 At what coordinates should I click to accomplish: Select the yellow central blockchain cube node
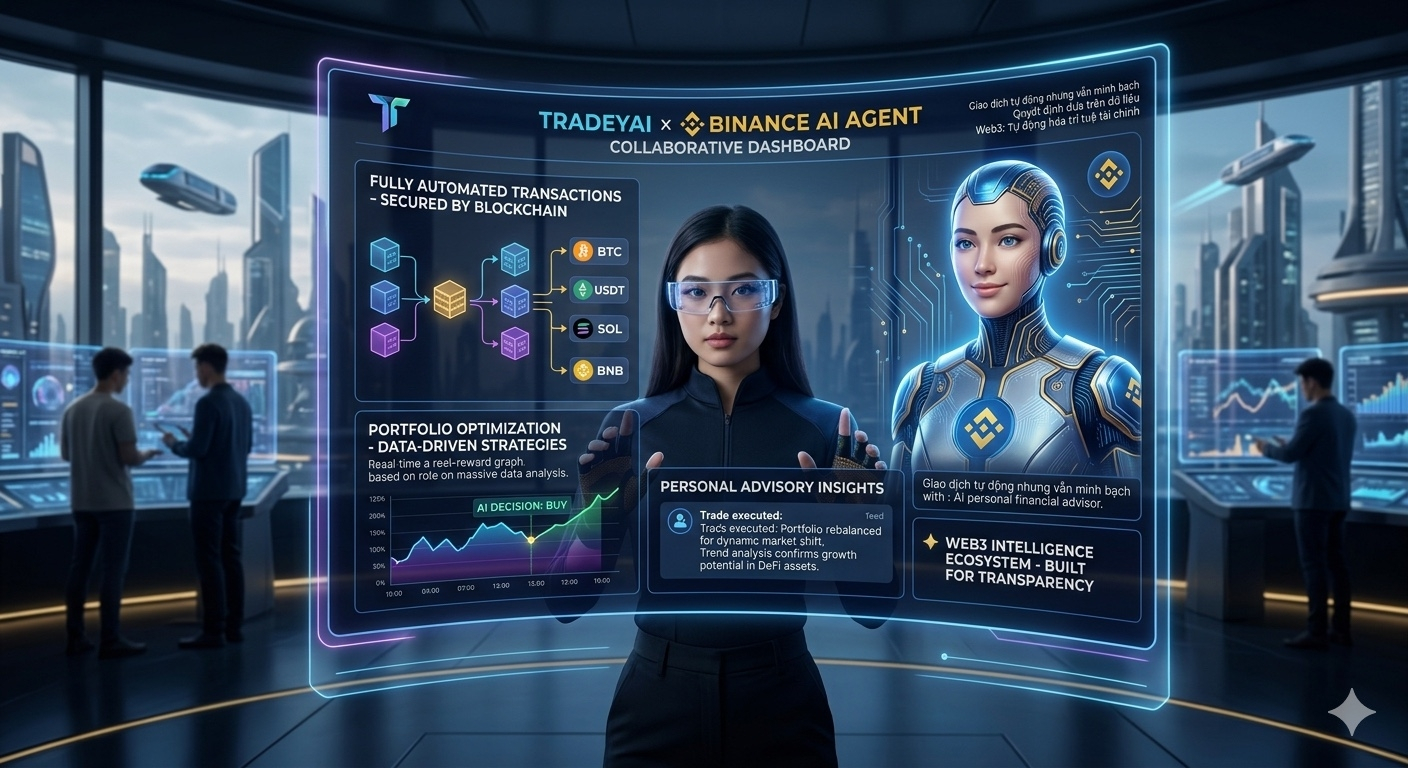(450, 299)
